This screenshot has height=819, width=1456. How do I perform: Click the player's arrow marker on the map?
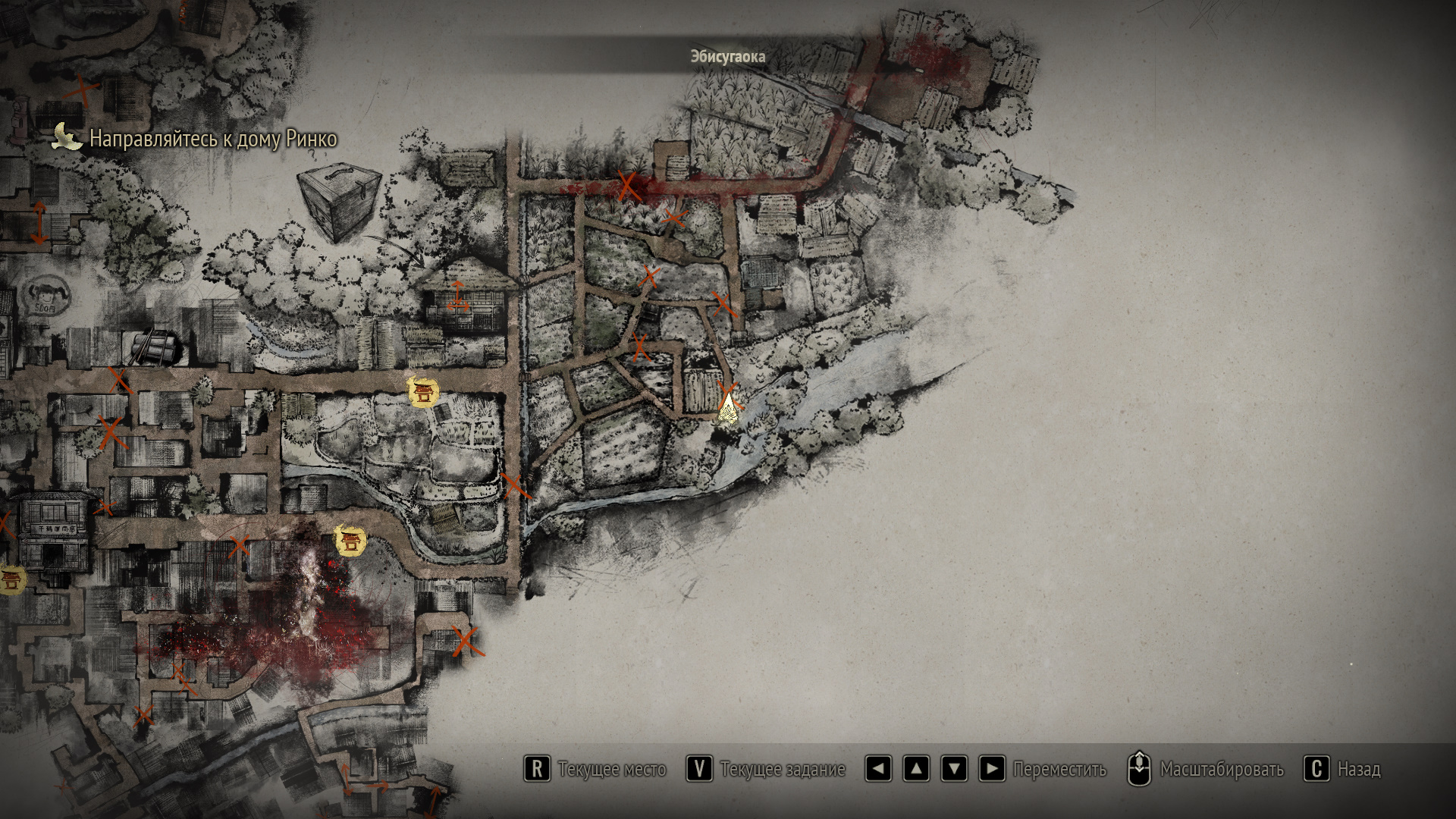click(x=728, y=409)
